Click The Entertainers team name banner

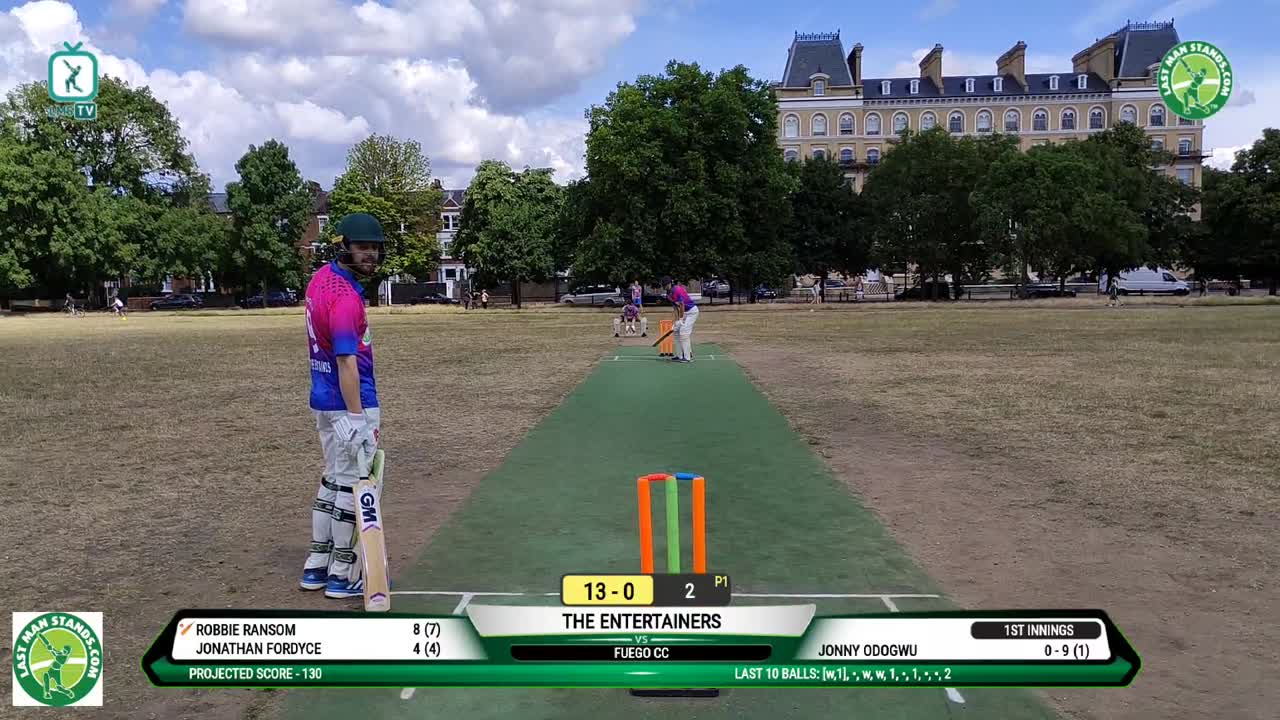click(x=641, y=621)
